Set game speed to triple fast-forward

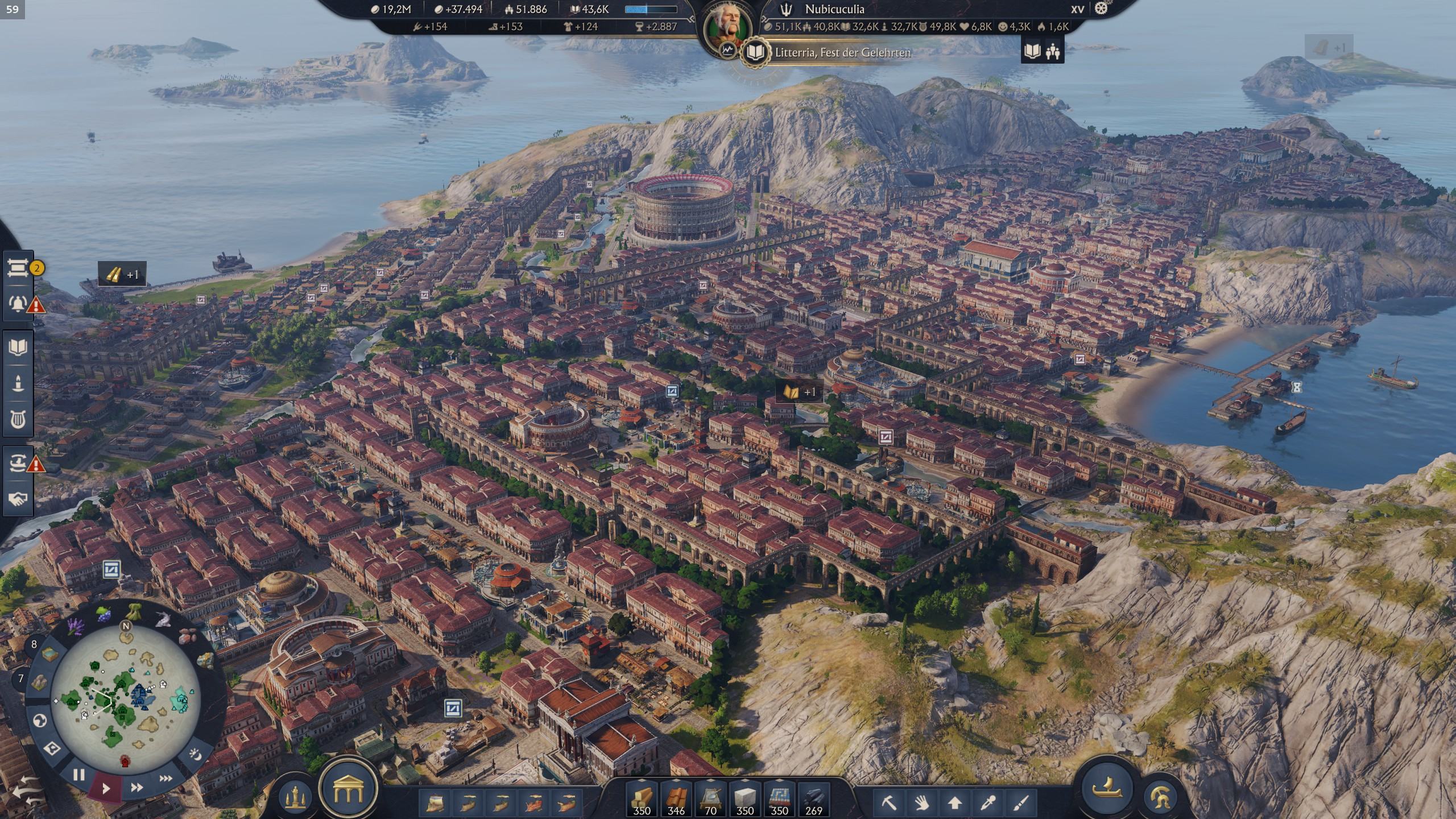(x=166, y=778)
